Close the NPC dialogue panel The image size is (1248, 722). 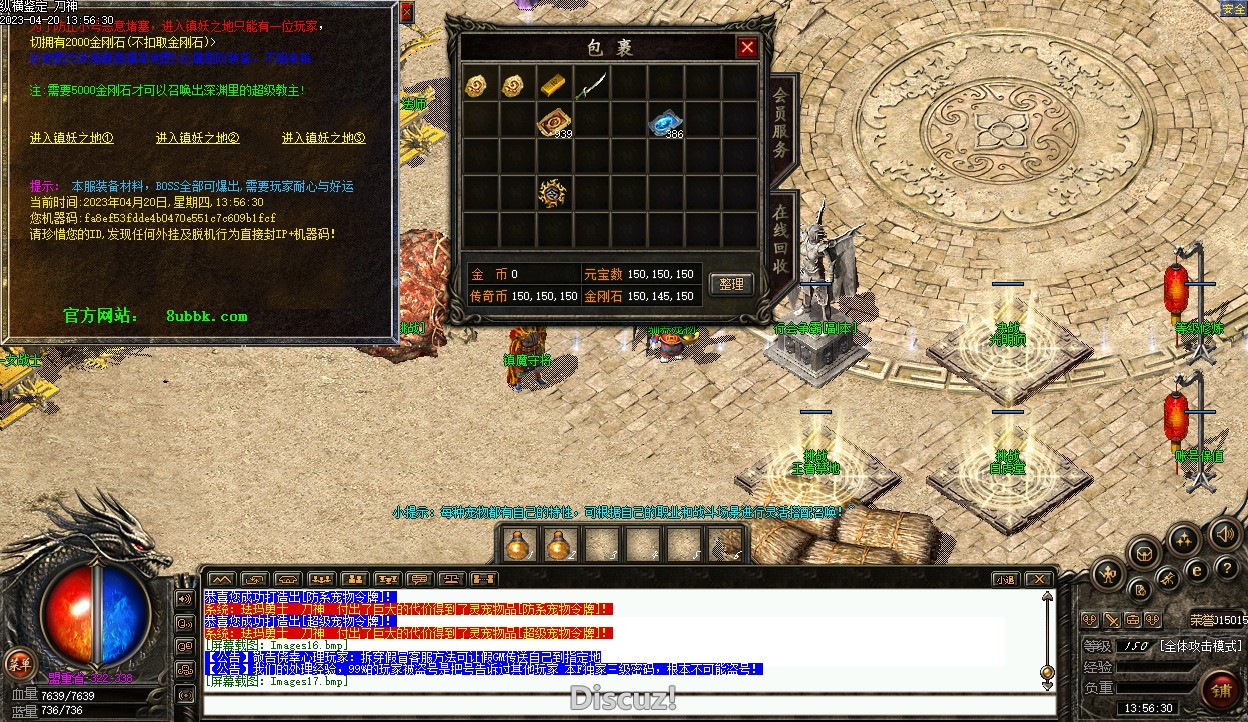pos(406,13)
